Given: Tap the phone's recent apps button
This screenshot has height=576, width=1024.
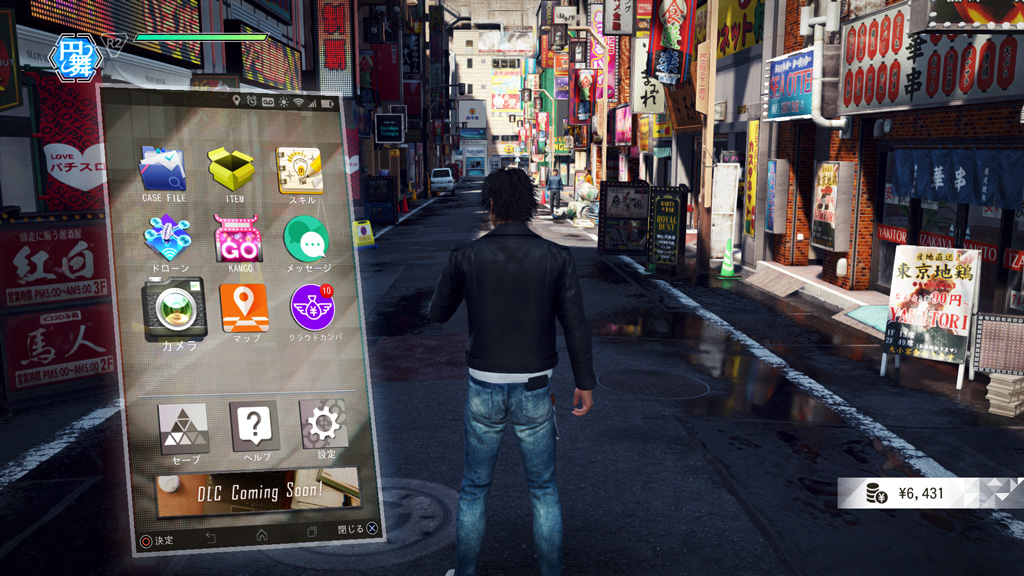Looking at the screenshot, I should (312, 532).
